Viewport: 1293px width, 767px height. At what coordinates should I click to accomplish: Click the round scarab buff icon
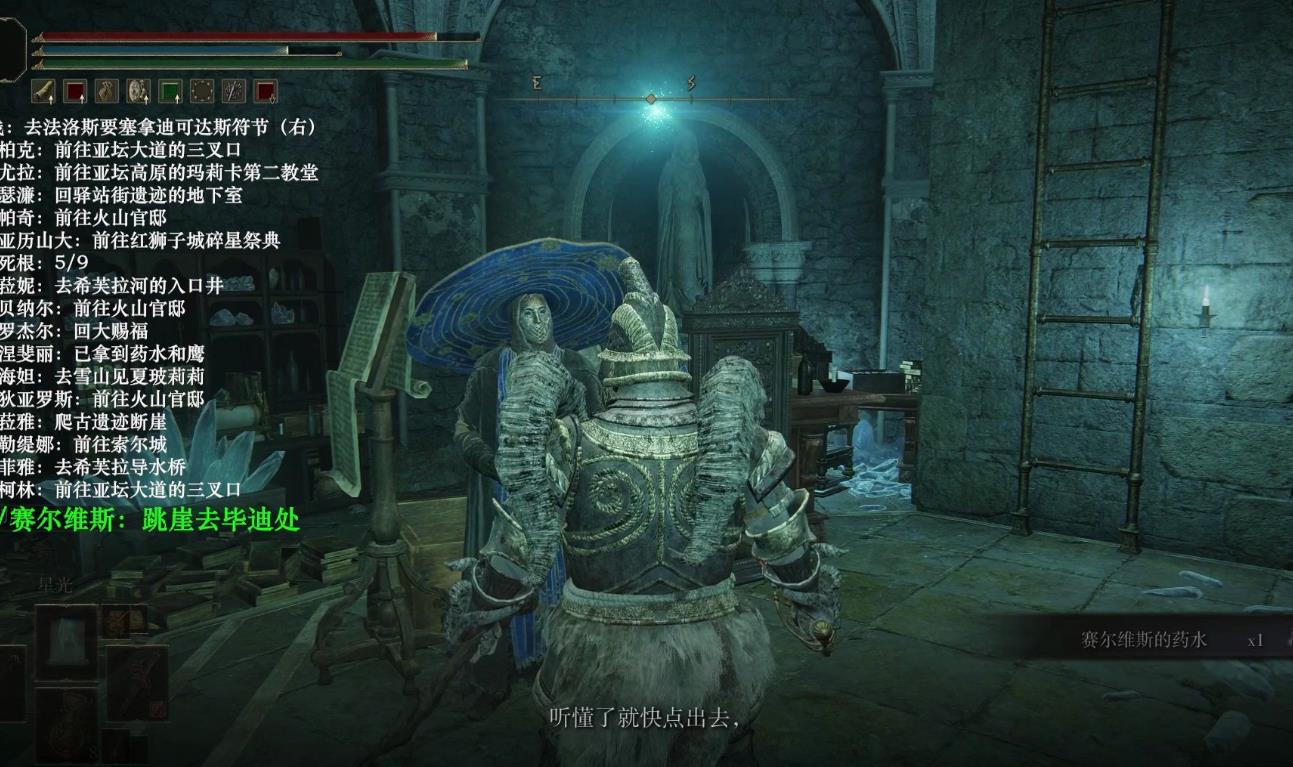[x=138, y=92]
